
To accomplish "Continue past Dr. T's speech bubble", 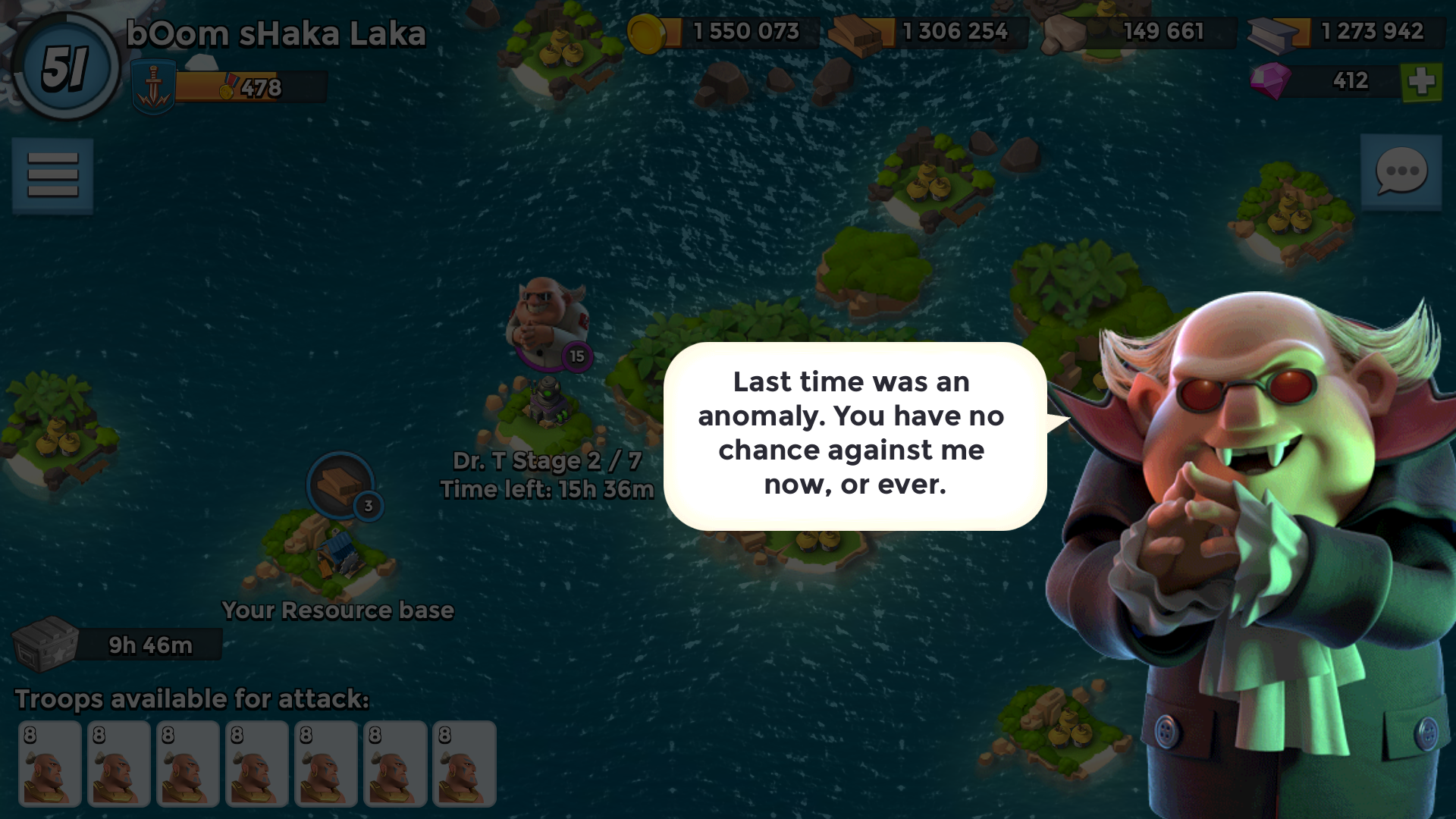I will coord(855,435).
